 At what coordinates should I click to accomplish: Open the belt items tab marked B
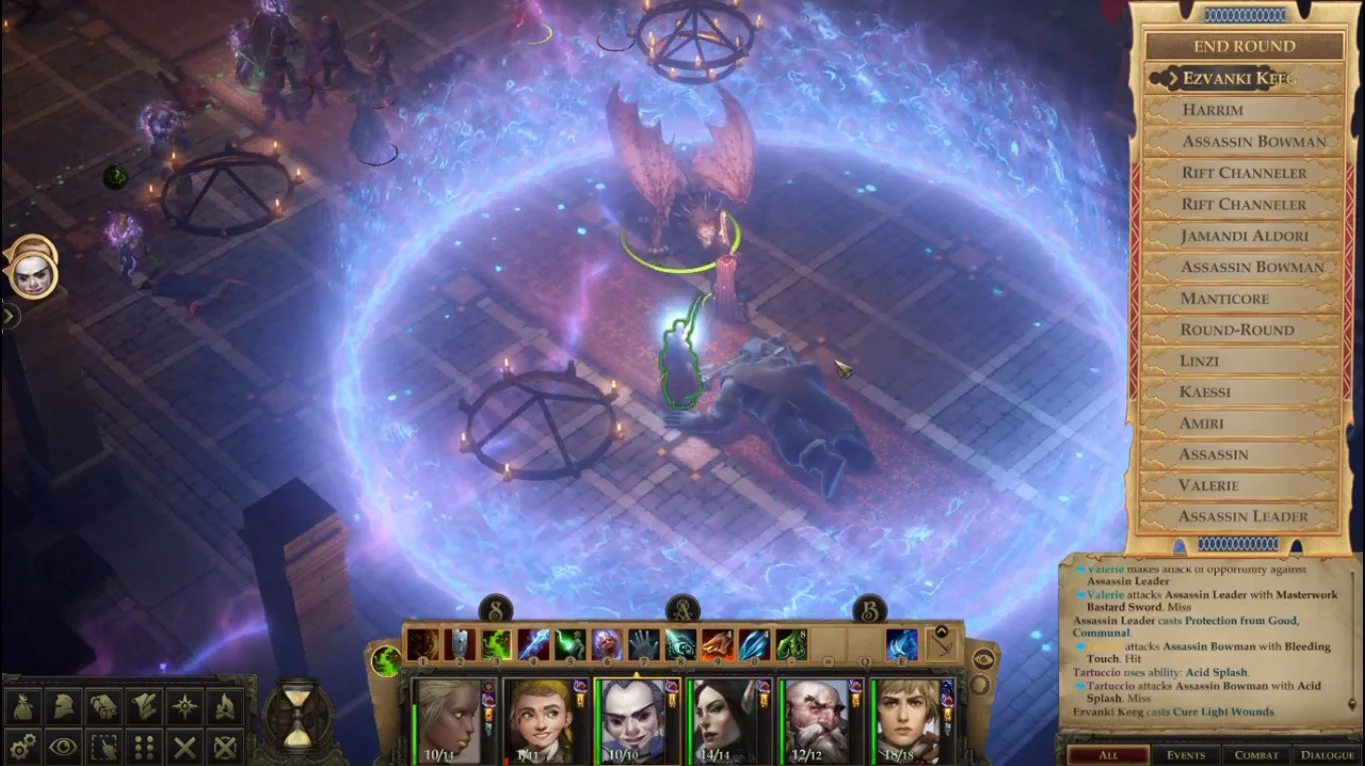point(869,608)
